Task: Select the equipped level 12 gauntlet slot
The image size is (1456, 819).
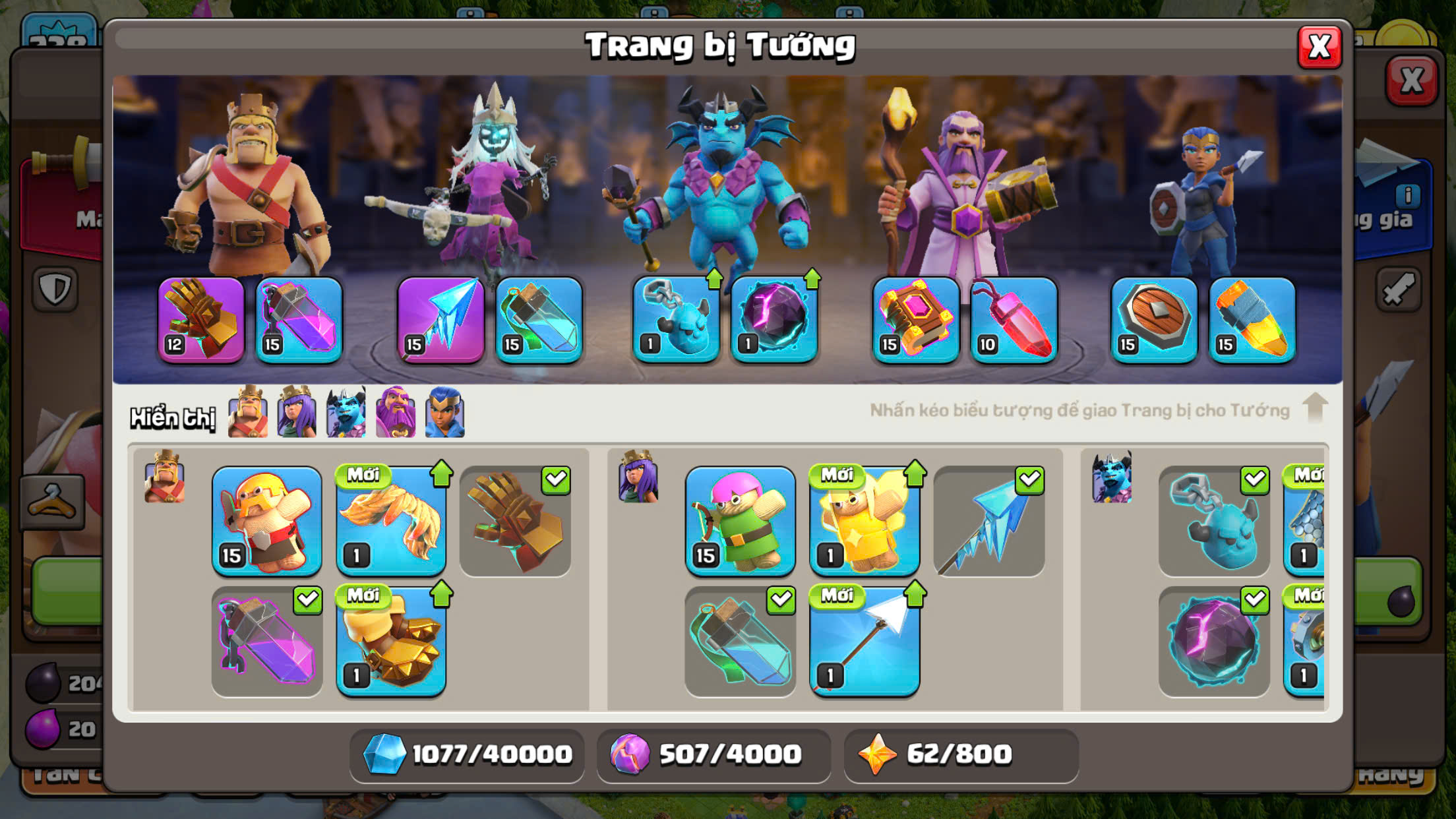Action: [201, 320]
